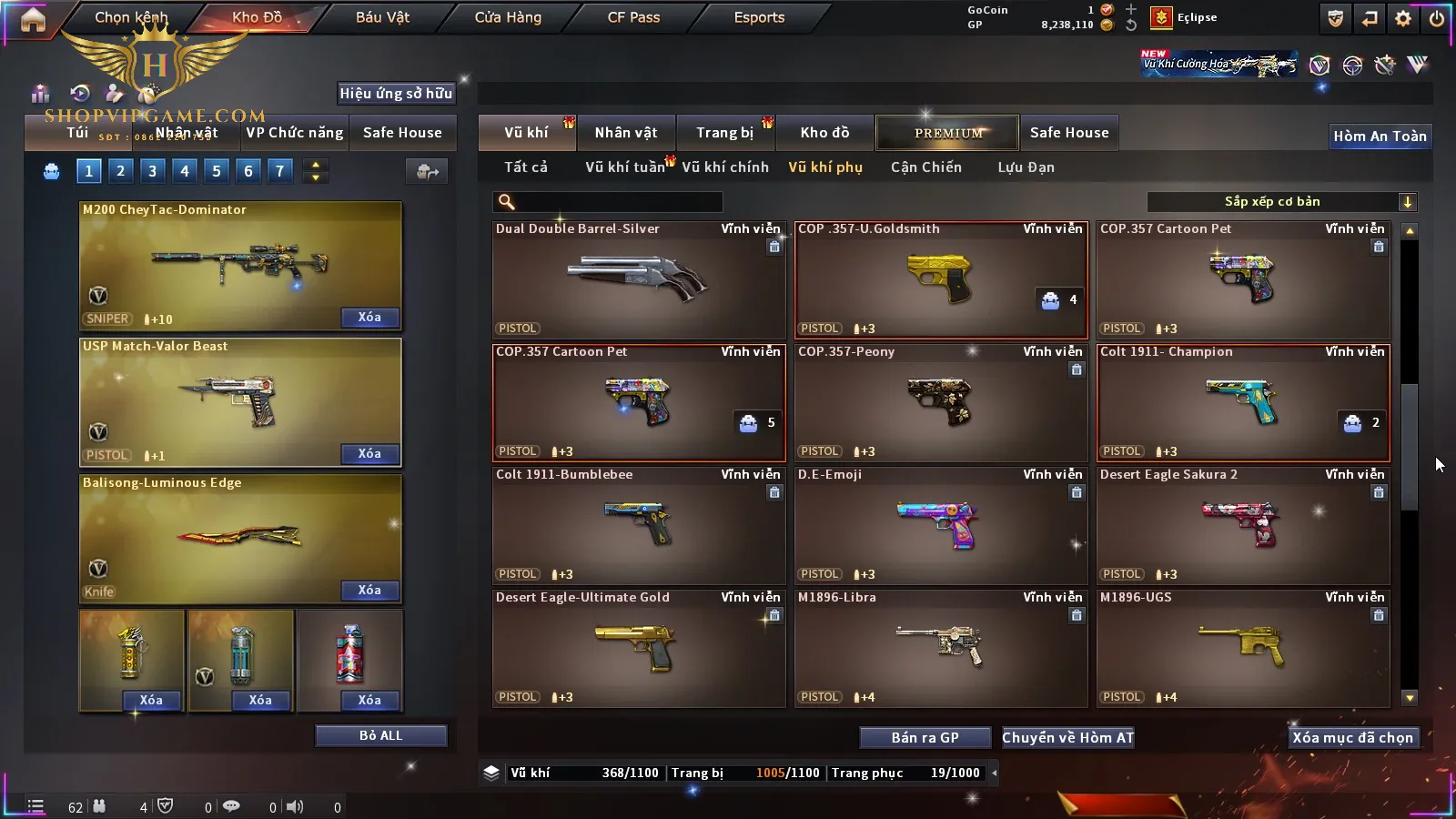Open the PREMIUM inventory tab
Image resolution: width=1456 pixels, height=819 pixels.
947,133
